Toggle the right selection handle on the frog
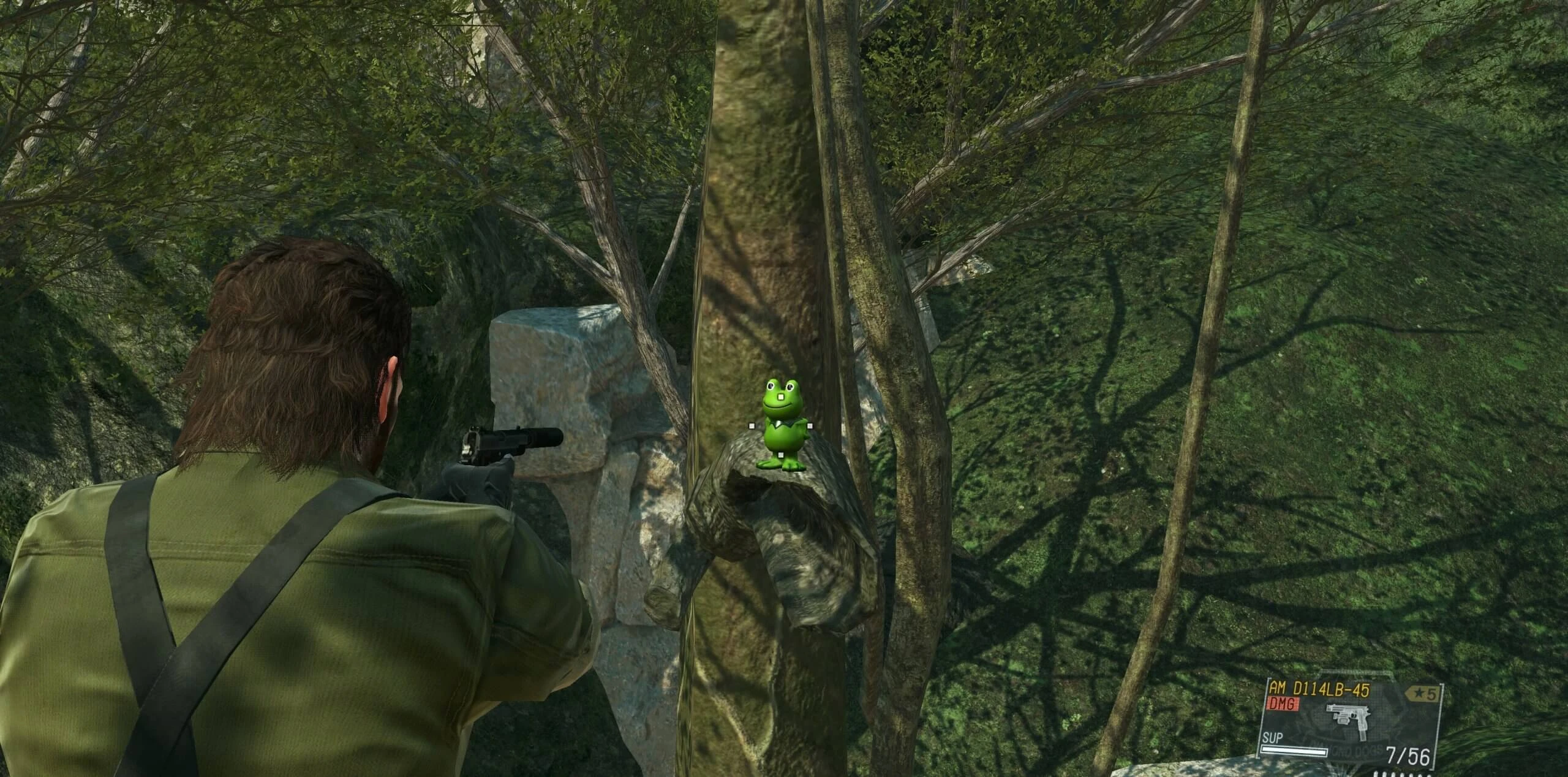Image resolution: width=1568 pixels, height=777 pixels. 810,425
